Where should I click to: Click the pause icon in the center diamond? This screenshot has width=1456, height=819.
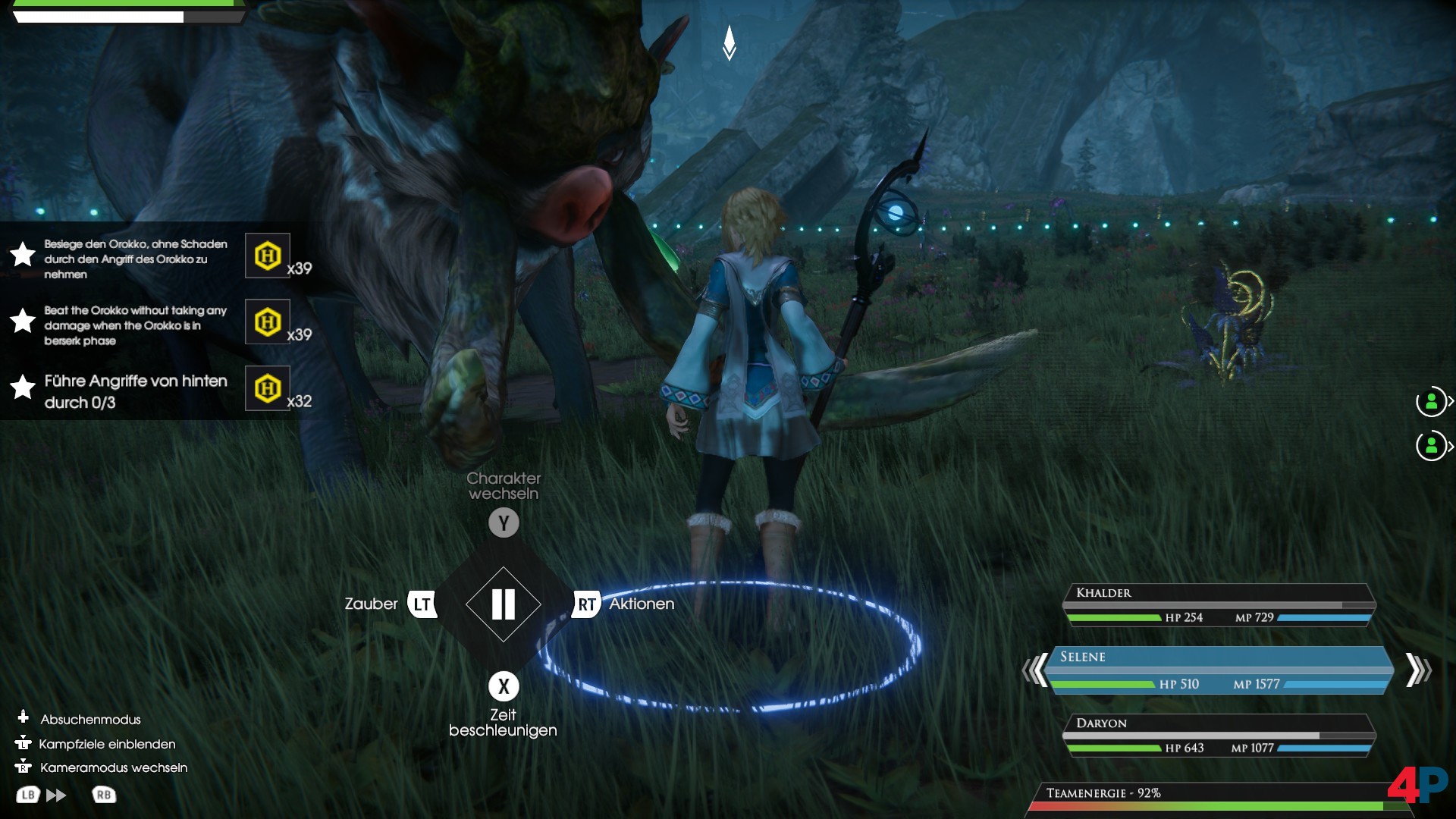pos(504,604)
